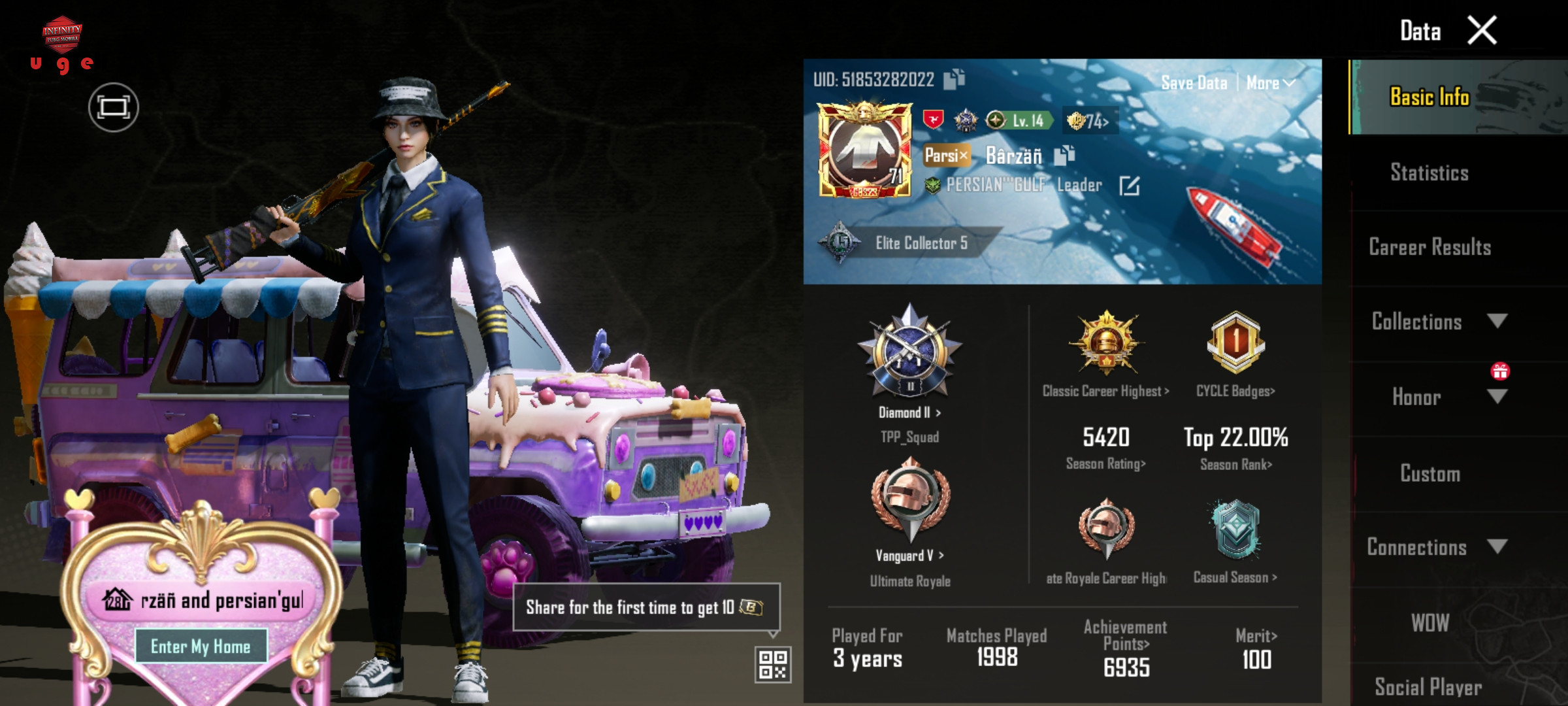Select the WOW tab
The width and height of the screenshot is (1568, 706).
[x=1429, y=623]
